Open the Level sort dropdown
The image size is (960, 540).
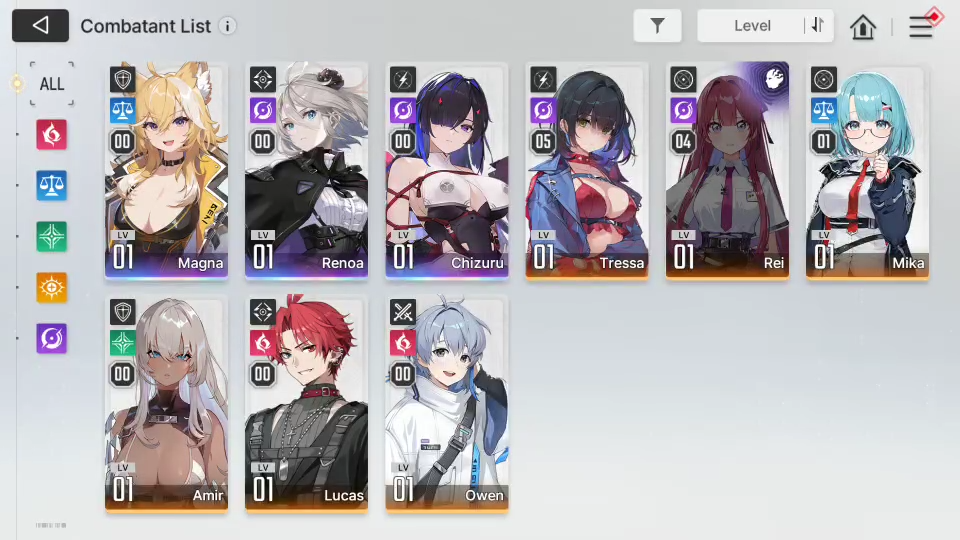pyautogui.click(x=752, y=26)
